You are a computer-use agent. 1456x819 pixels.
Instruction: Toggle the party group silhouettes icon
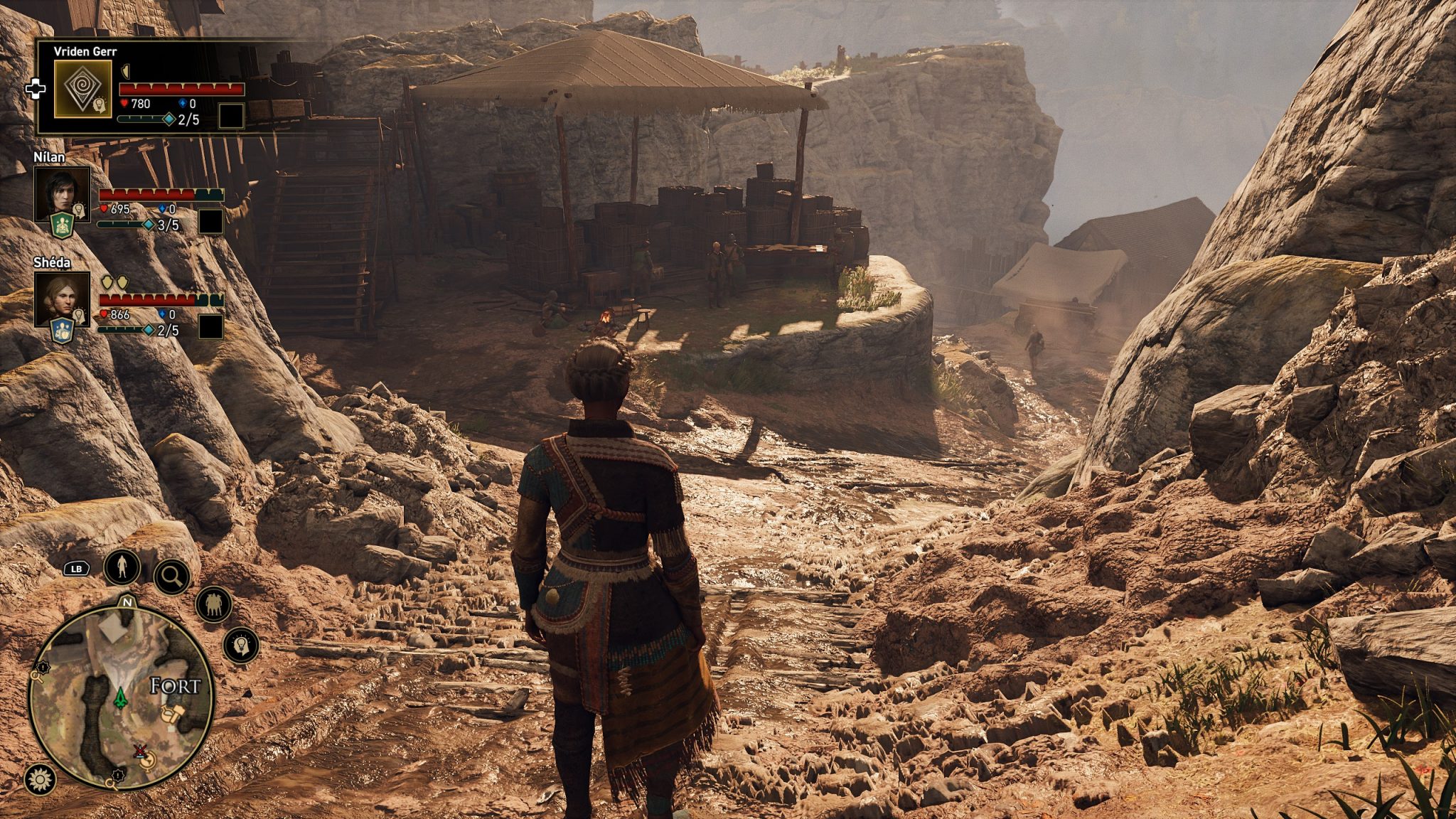click(213, 605)
